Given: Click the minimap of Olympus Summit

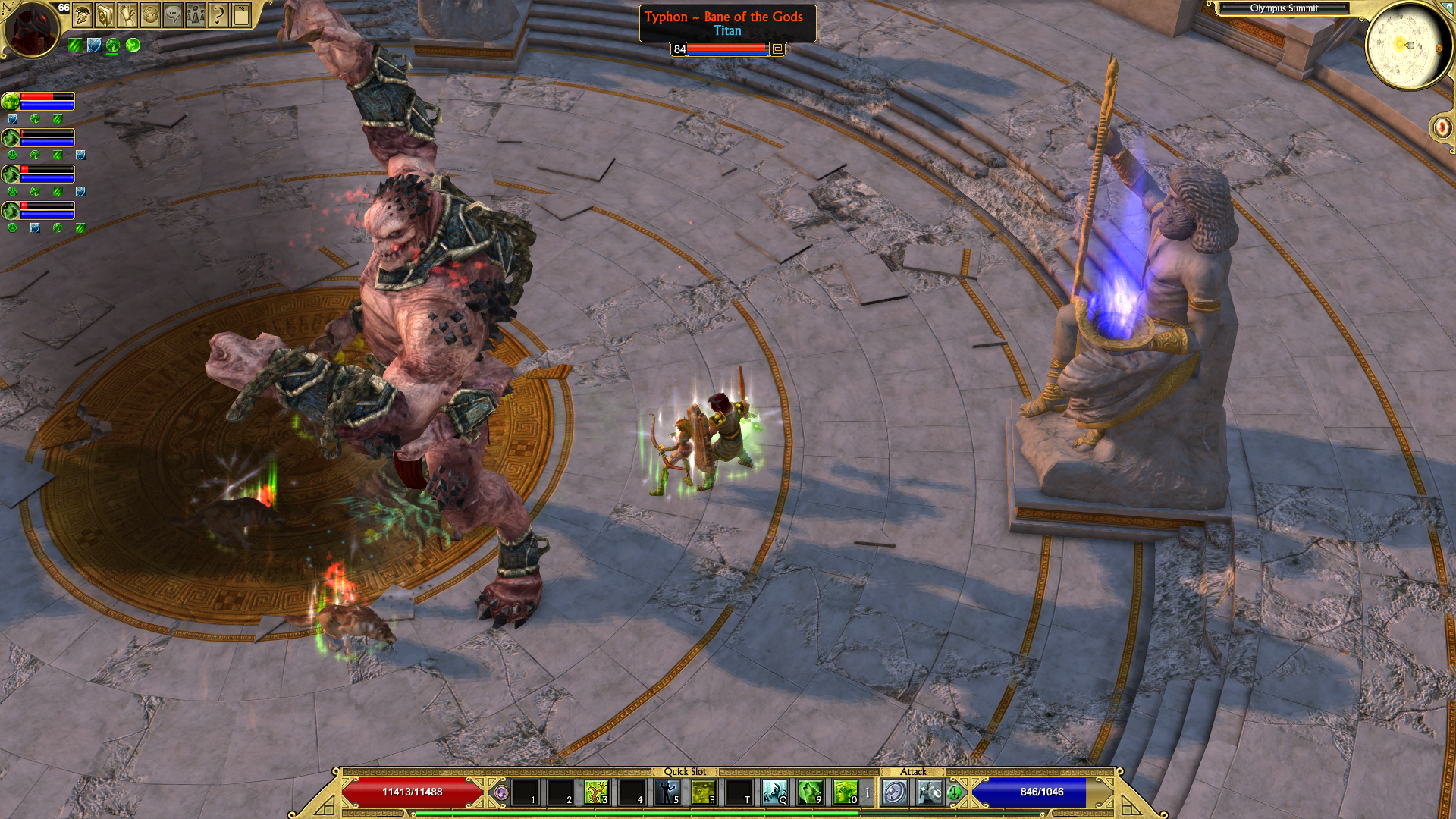Looking at the screenshot, I should pyautogui.click(x=1408, y=45).
